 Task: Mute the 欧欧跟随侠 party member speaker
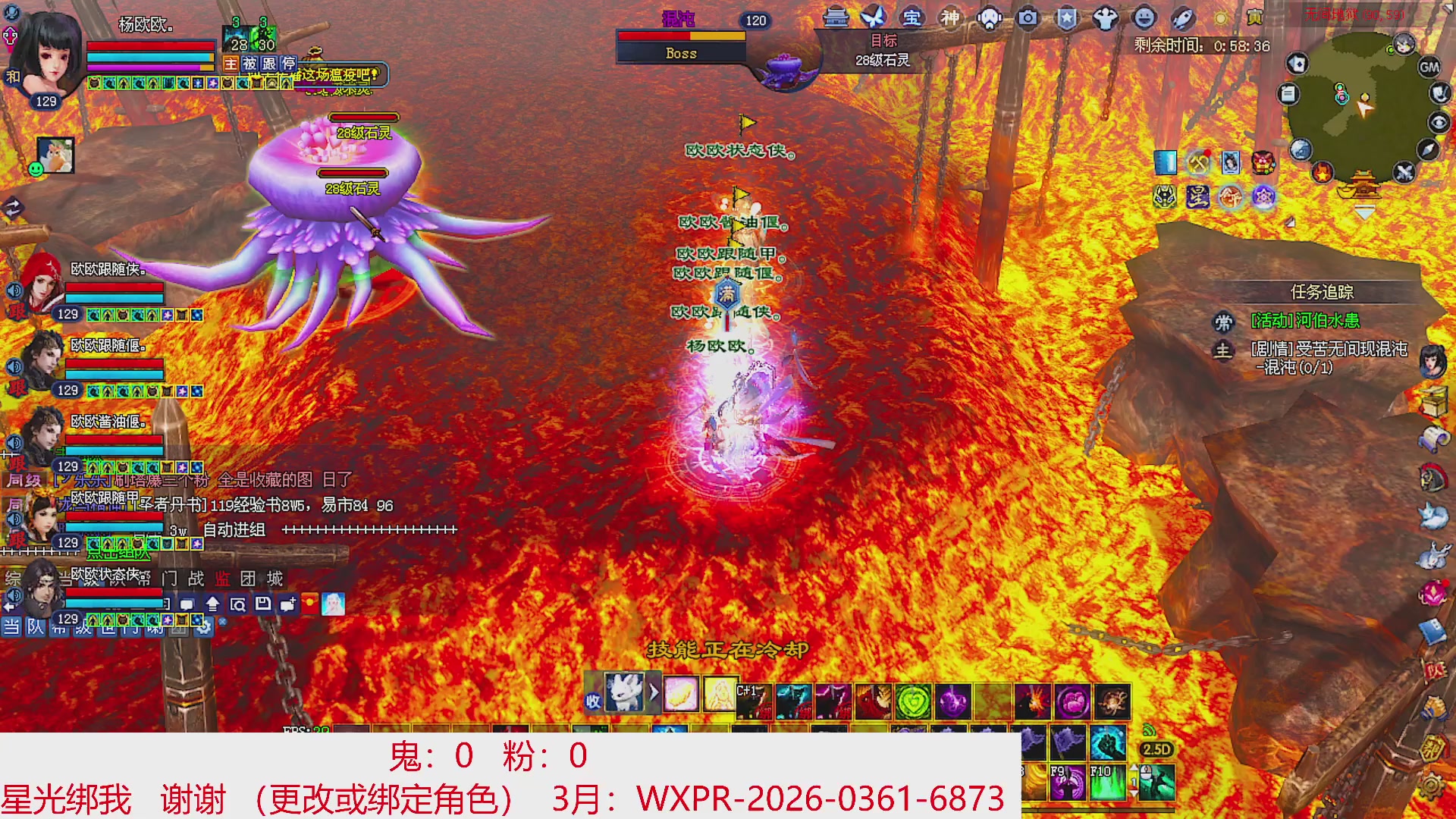point(14,290)
